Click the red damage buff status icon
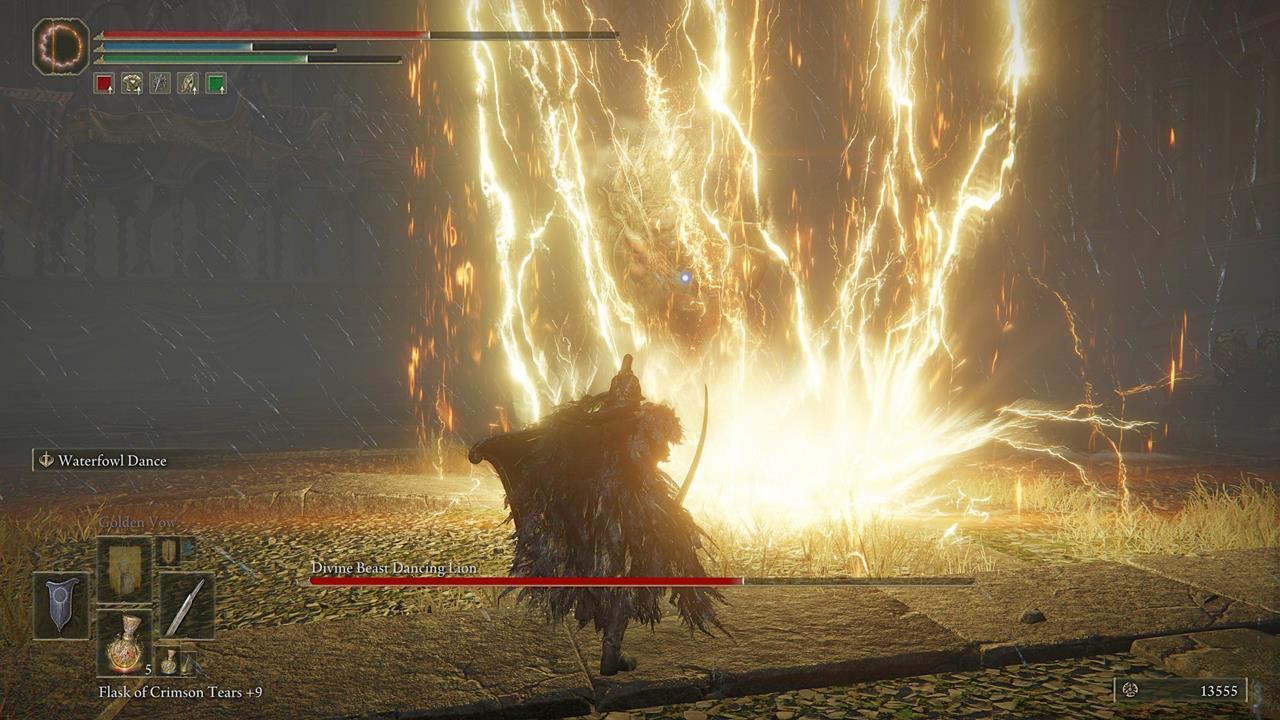Viewport: 1280px width, 720px height. 105,84
